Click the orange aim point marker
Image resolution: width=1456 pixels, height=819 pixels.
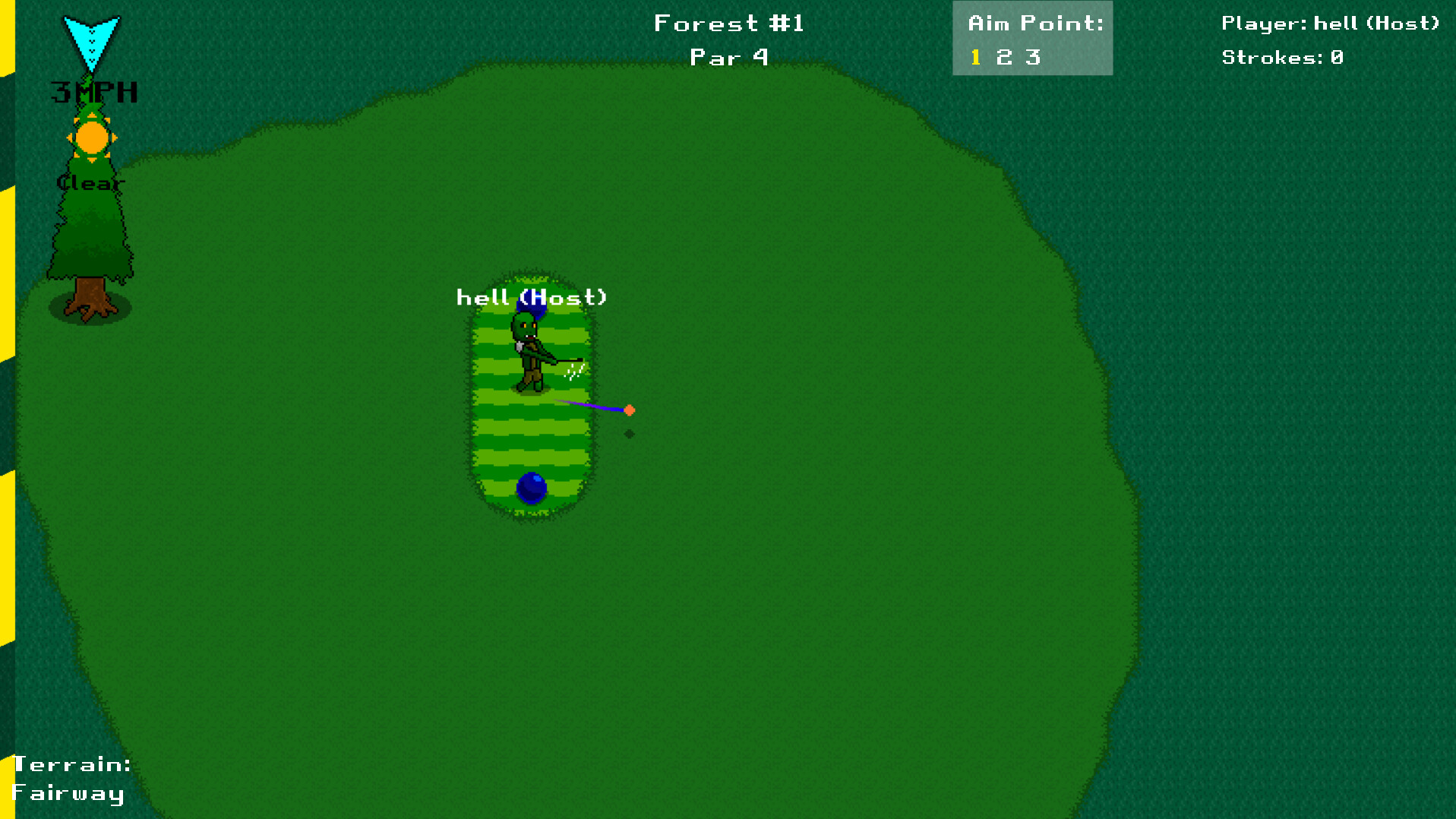click(x=630, y=409)
